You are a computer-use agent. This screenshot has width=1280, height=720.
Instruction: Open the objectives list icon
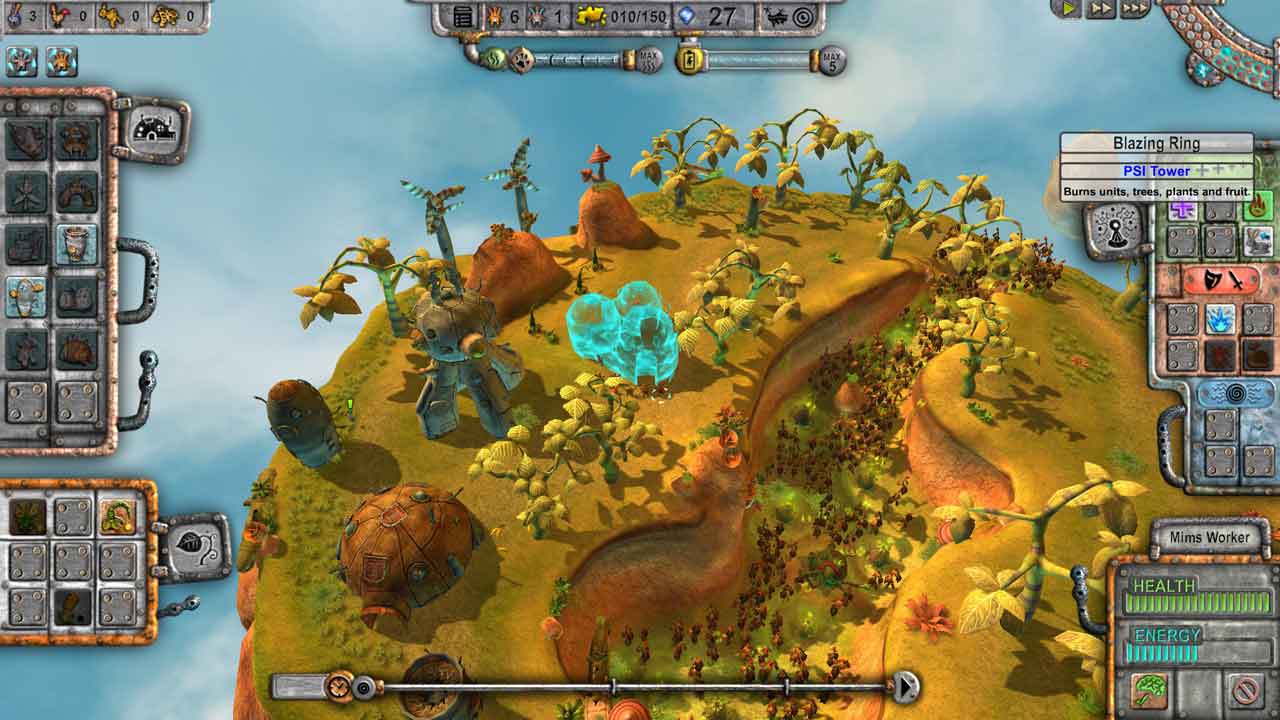[x=463, y=17]
